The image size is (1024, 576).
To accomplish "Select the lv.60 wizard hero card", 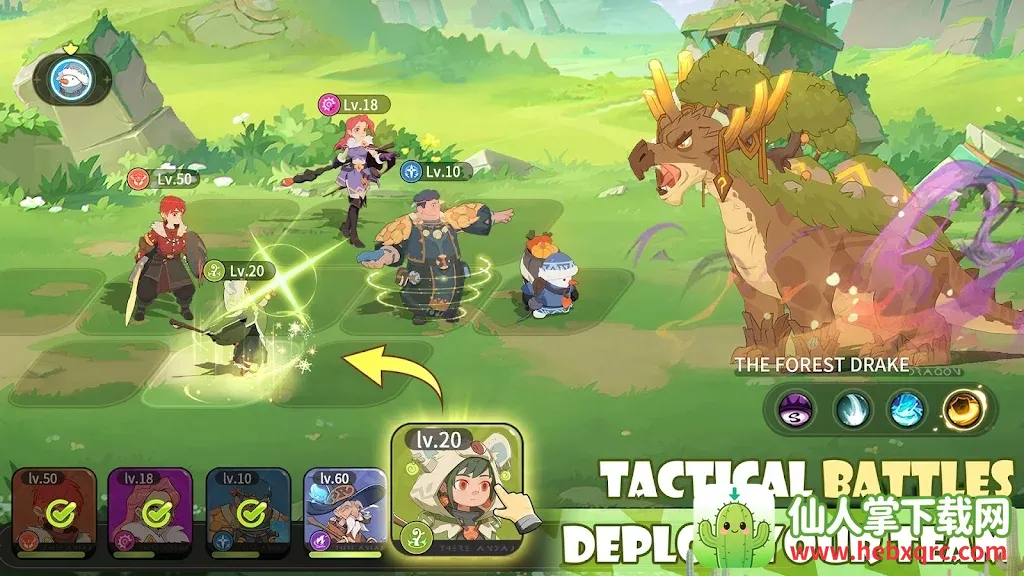I will coord(345,510).
